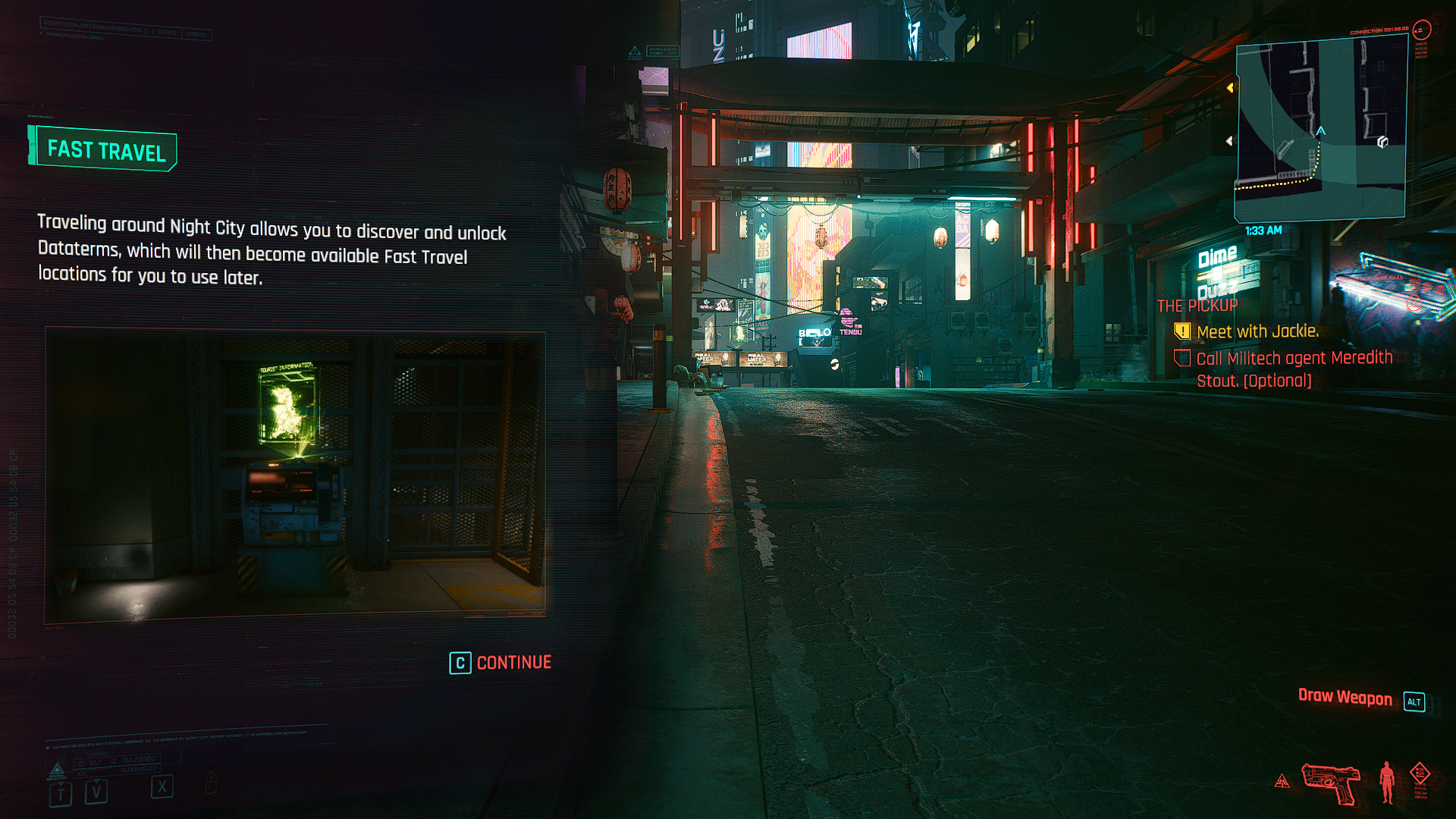Viewport: 1456px width, 819px height.
Task: Open the minimap
Action: click(x=1320, y=130)
